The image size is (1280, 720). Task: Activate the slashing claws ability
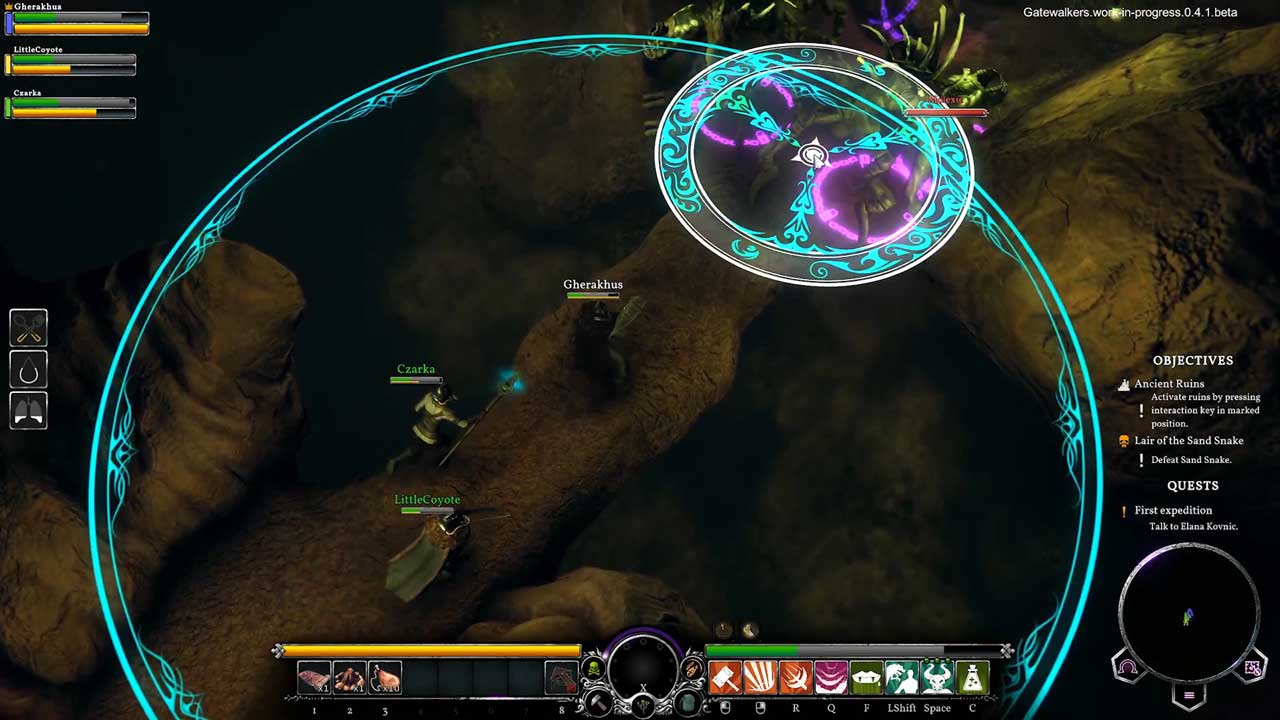point(760,678)
